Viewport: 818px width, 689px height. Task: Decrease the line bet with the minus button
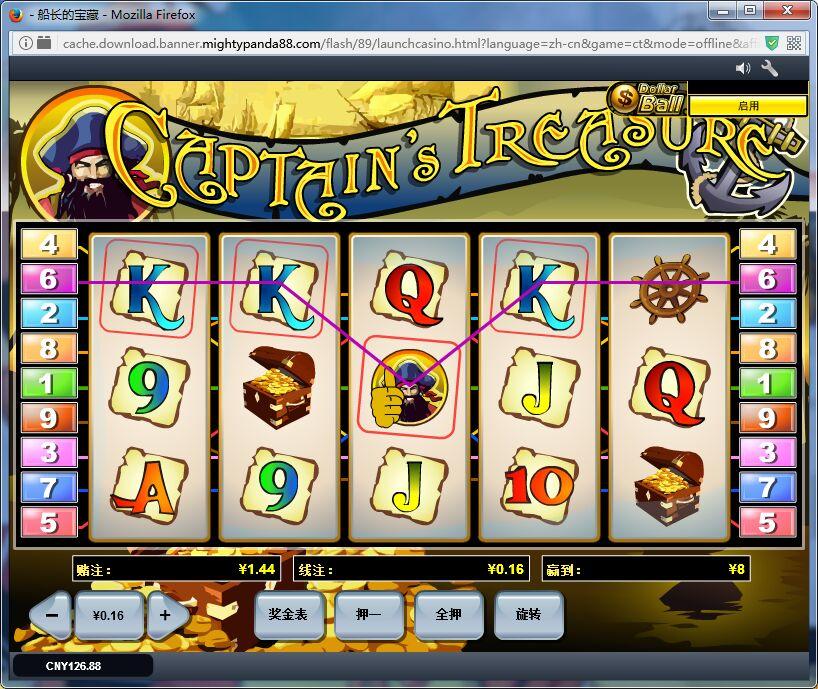point(51,615)
